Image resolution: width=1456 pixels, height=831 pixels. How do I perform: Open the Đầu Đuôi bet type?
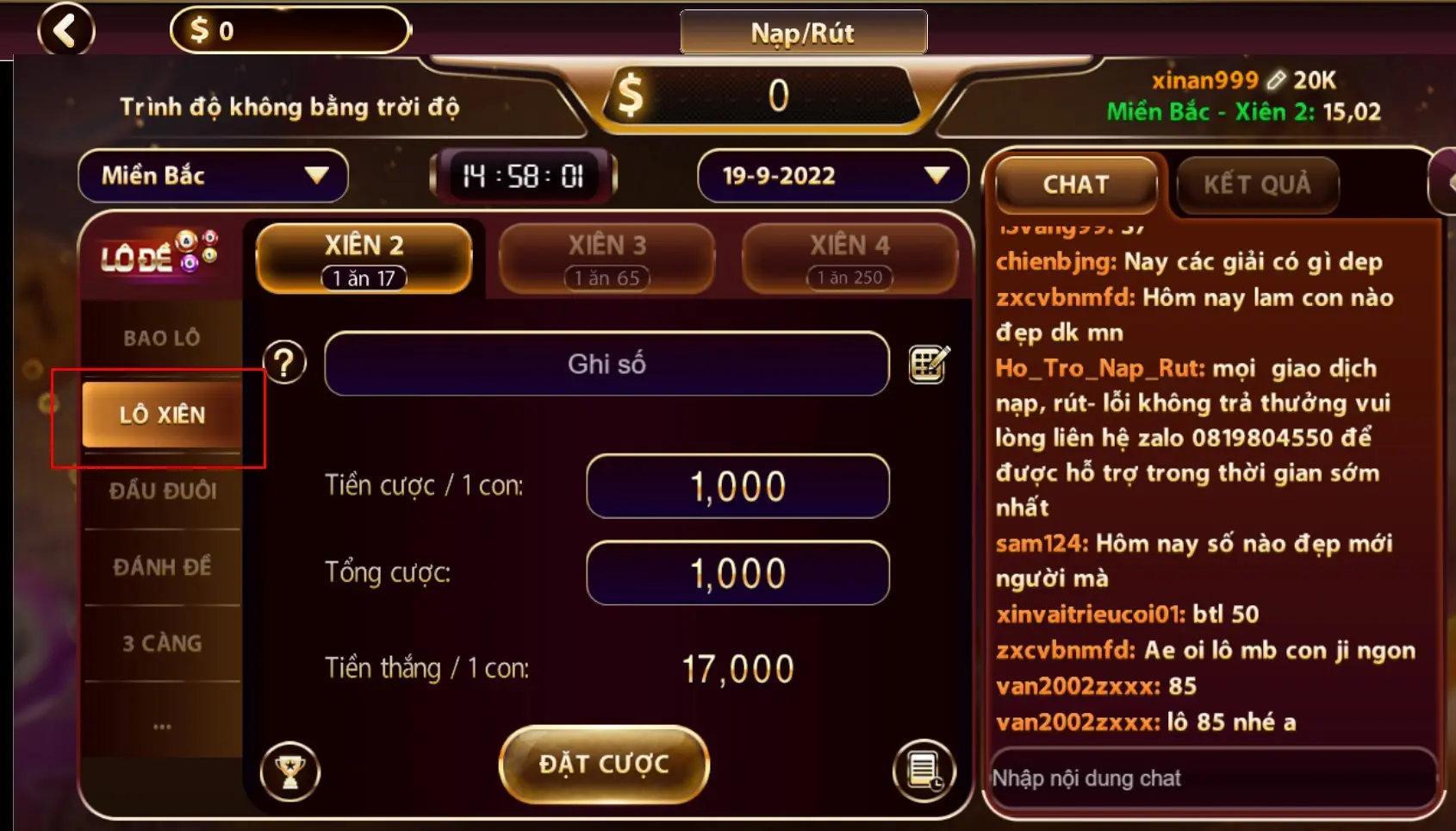(162, 490)
